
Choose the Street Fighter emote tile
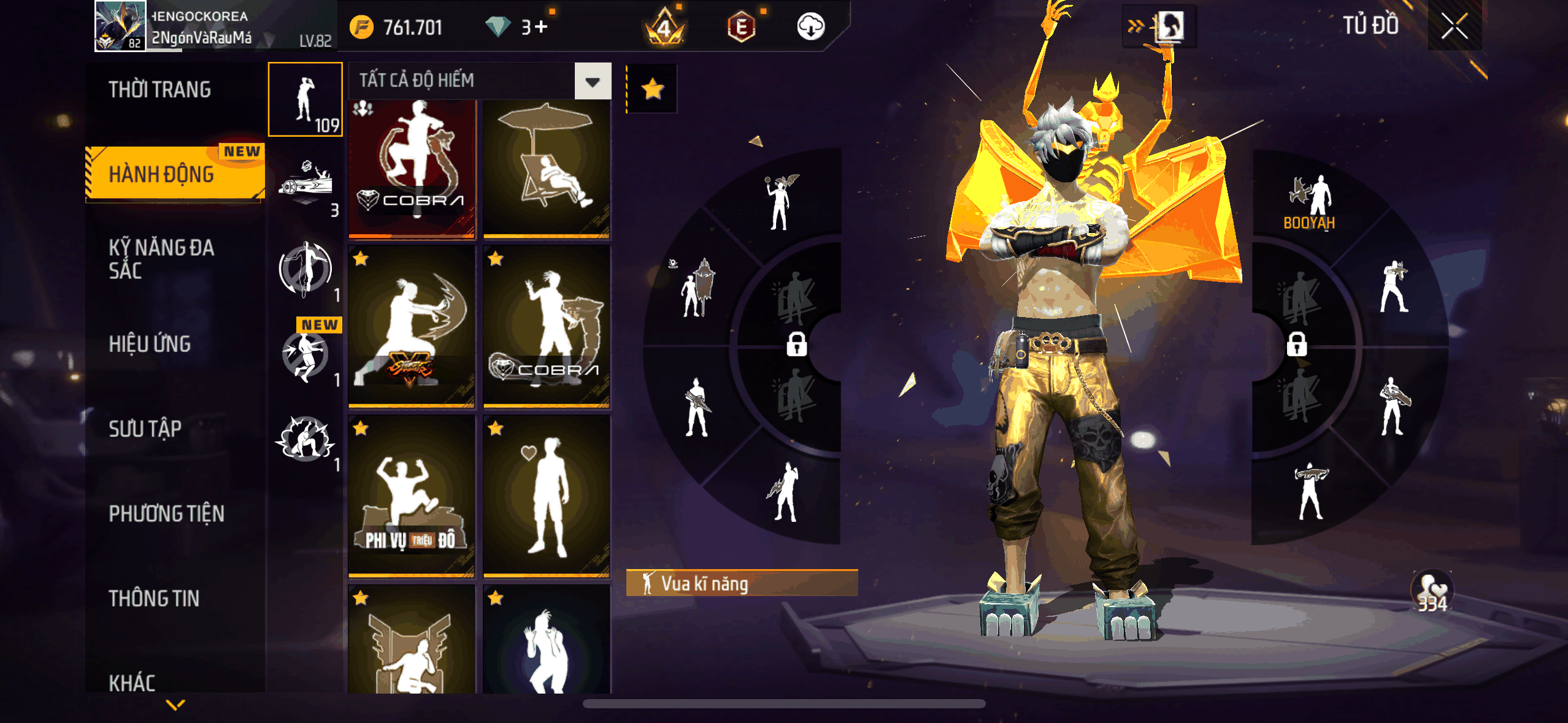[412, 326]
